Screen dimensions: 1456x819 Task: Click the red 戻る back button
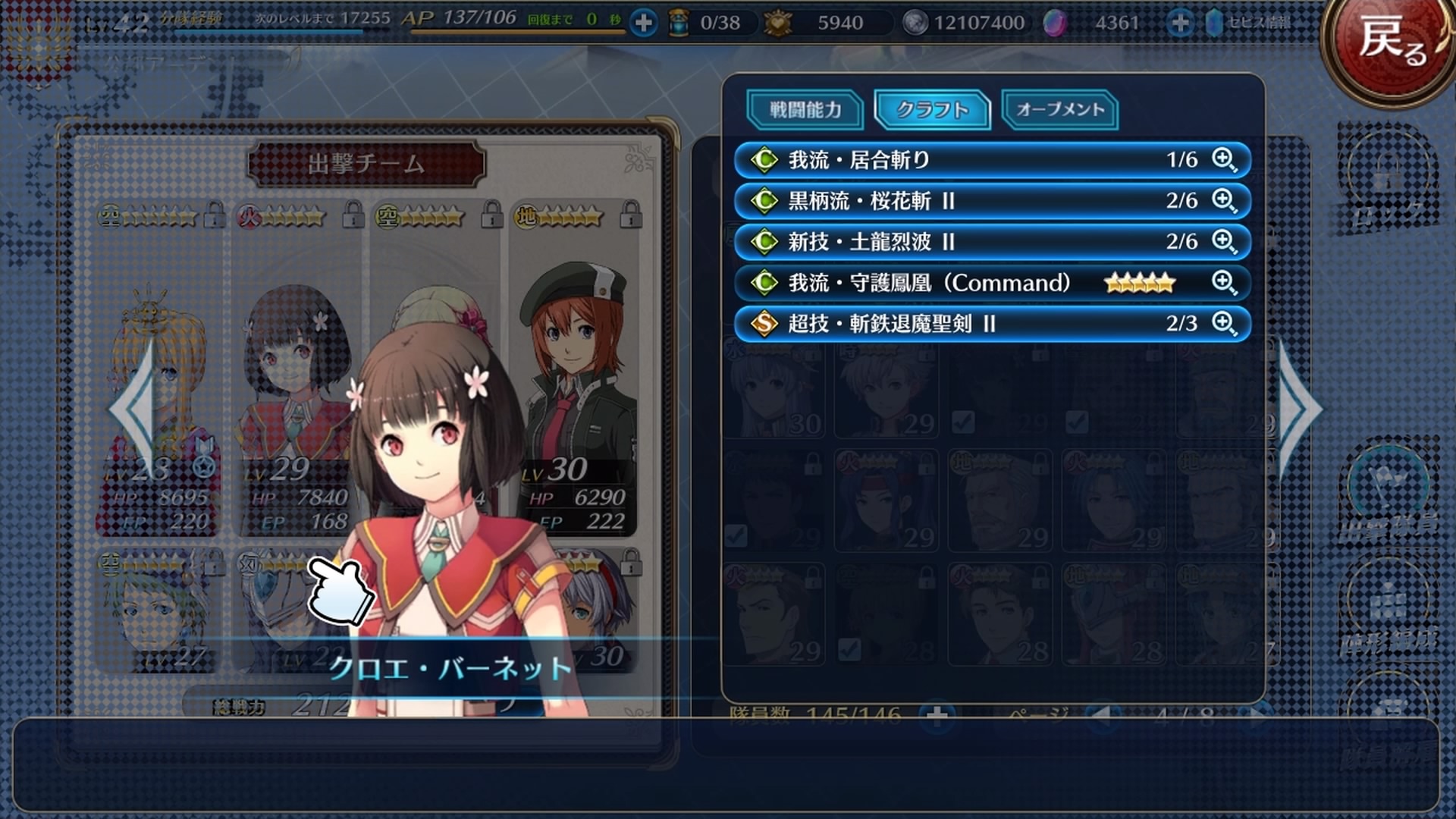coord(1390,42)
